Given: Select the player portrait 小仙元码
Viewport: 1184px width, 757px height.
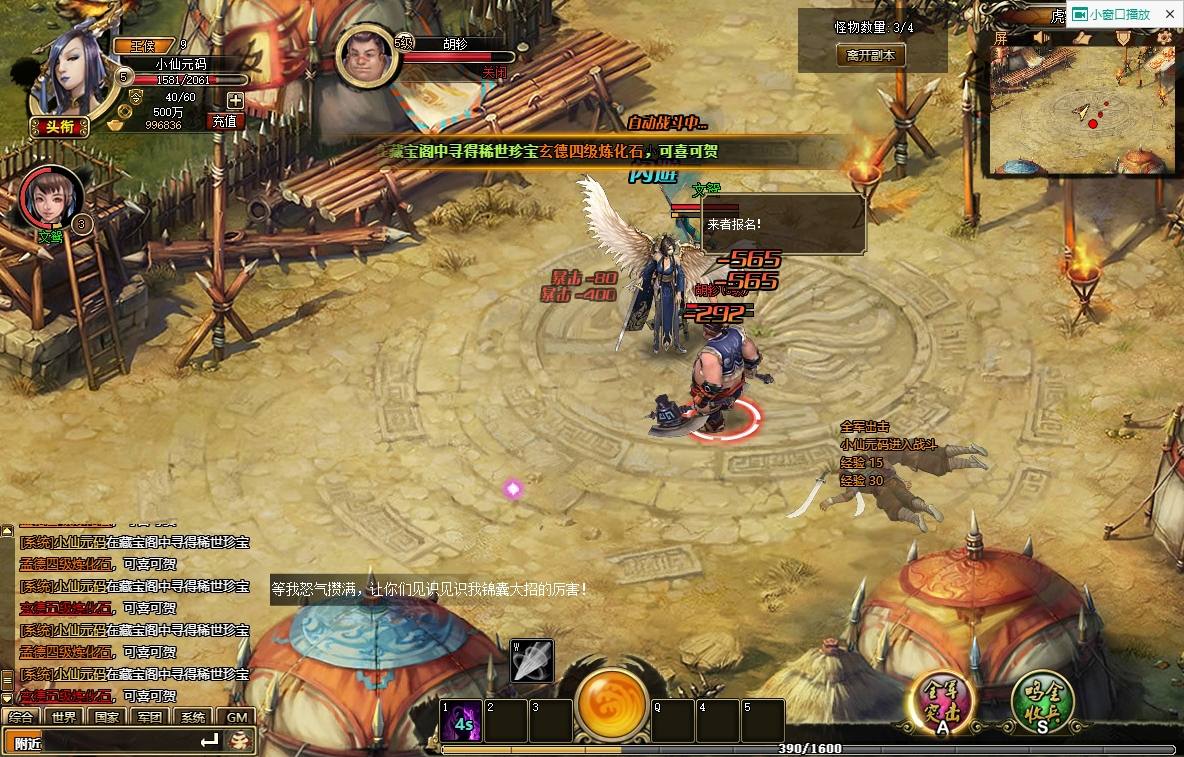Looking at the screenshot, I should [x=72, y=72].
